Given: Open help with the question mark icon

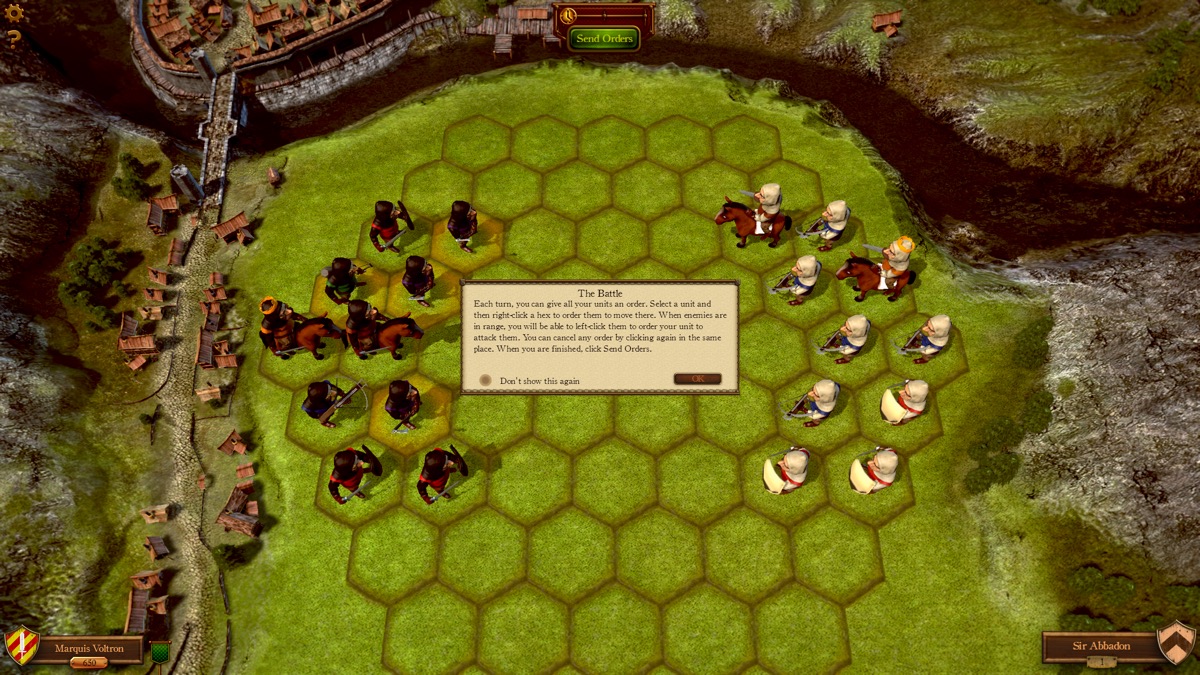Looking at the screenshot, I should [14, 39].
